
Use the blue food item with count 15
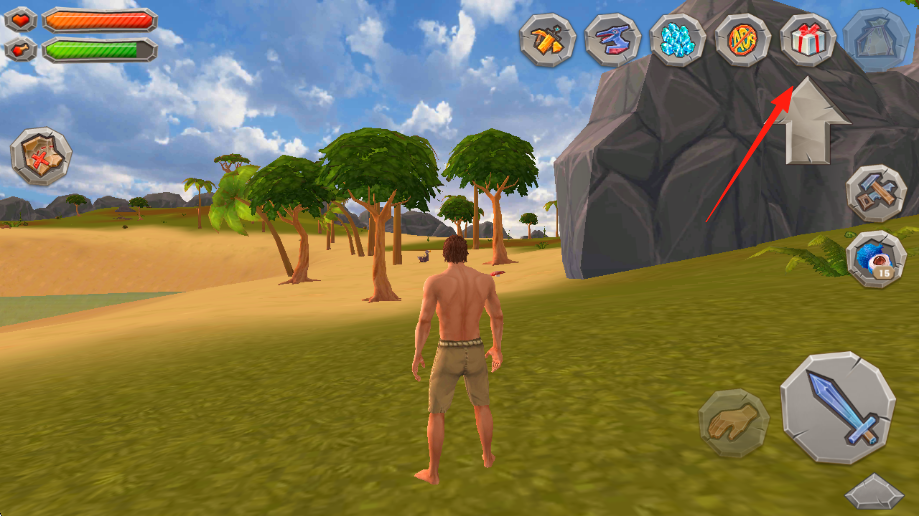(876, 259)
